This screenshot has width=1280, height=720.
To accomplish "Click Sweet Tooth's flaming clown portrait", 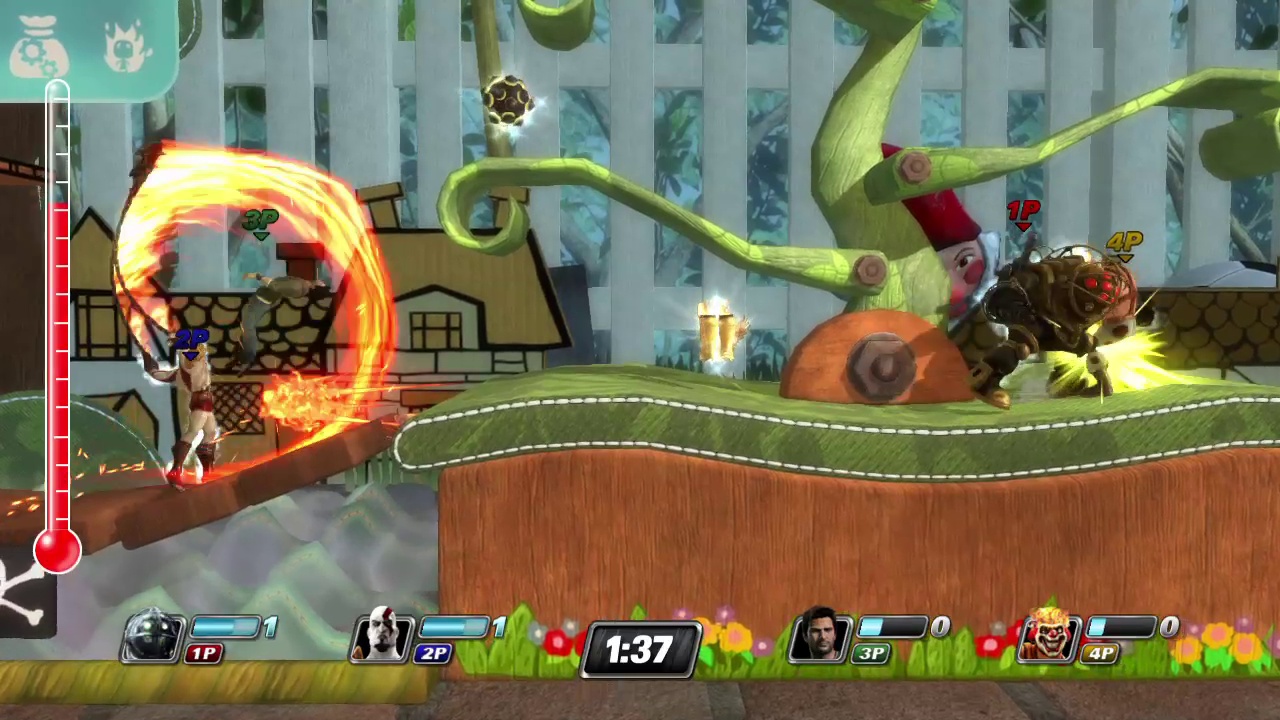I will [1050, 640].
